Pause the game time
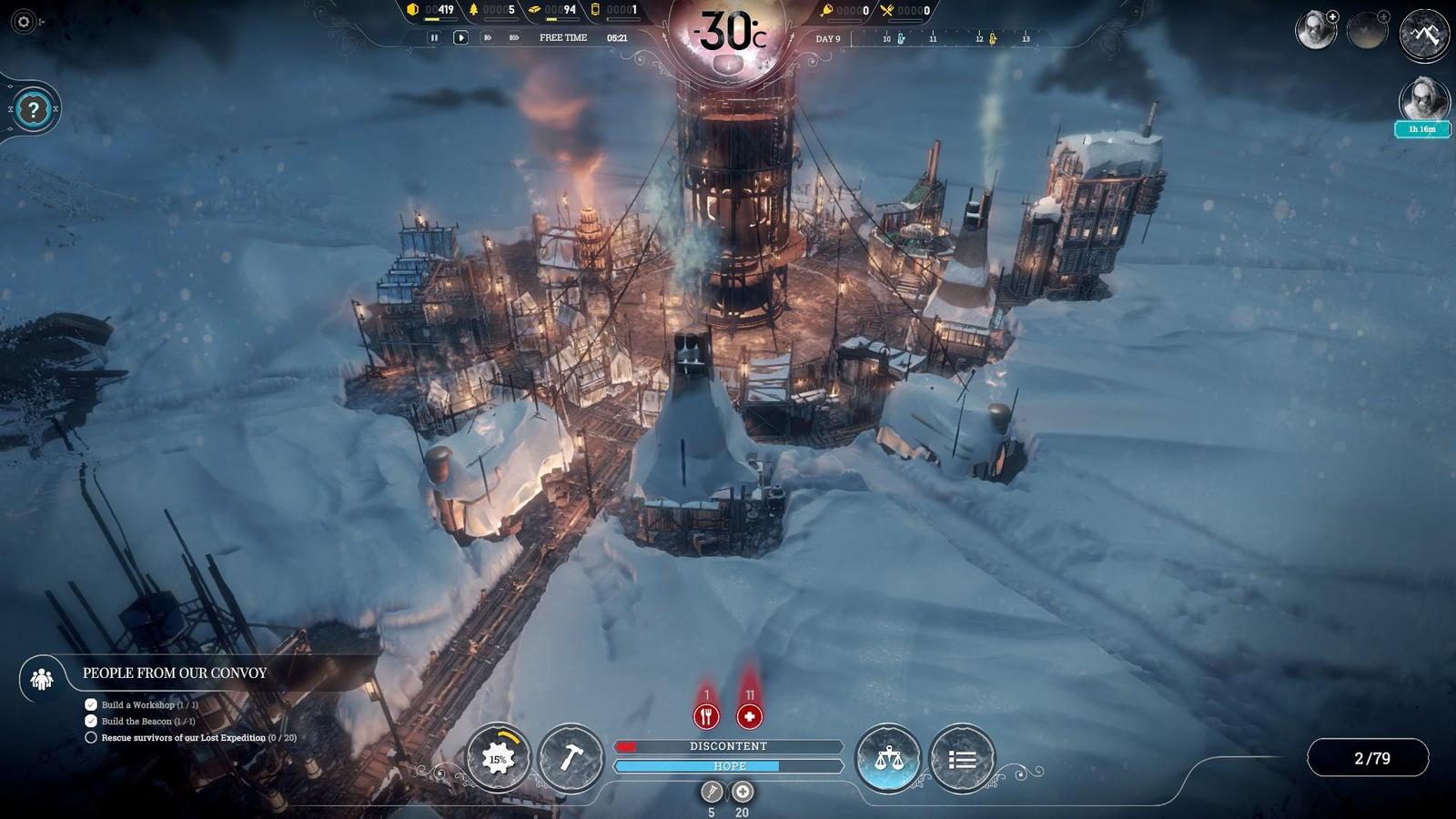1456x819 pixels. 434,38
